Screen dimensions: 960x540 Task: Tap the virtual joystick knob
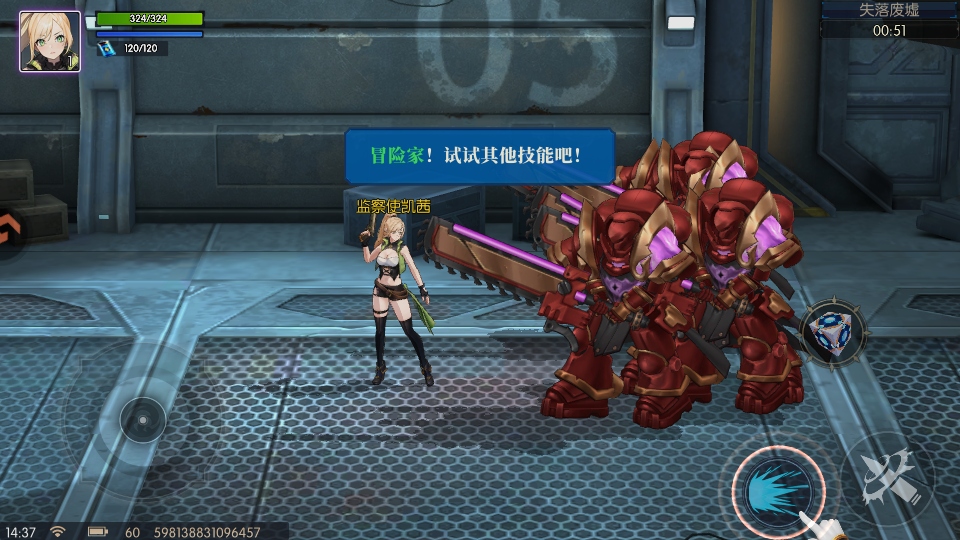click(x=143, y=419)
